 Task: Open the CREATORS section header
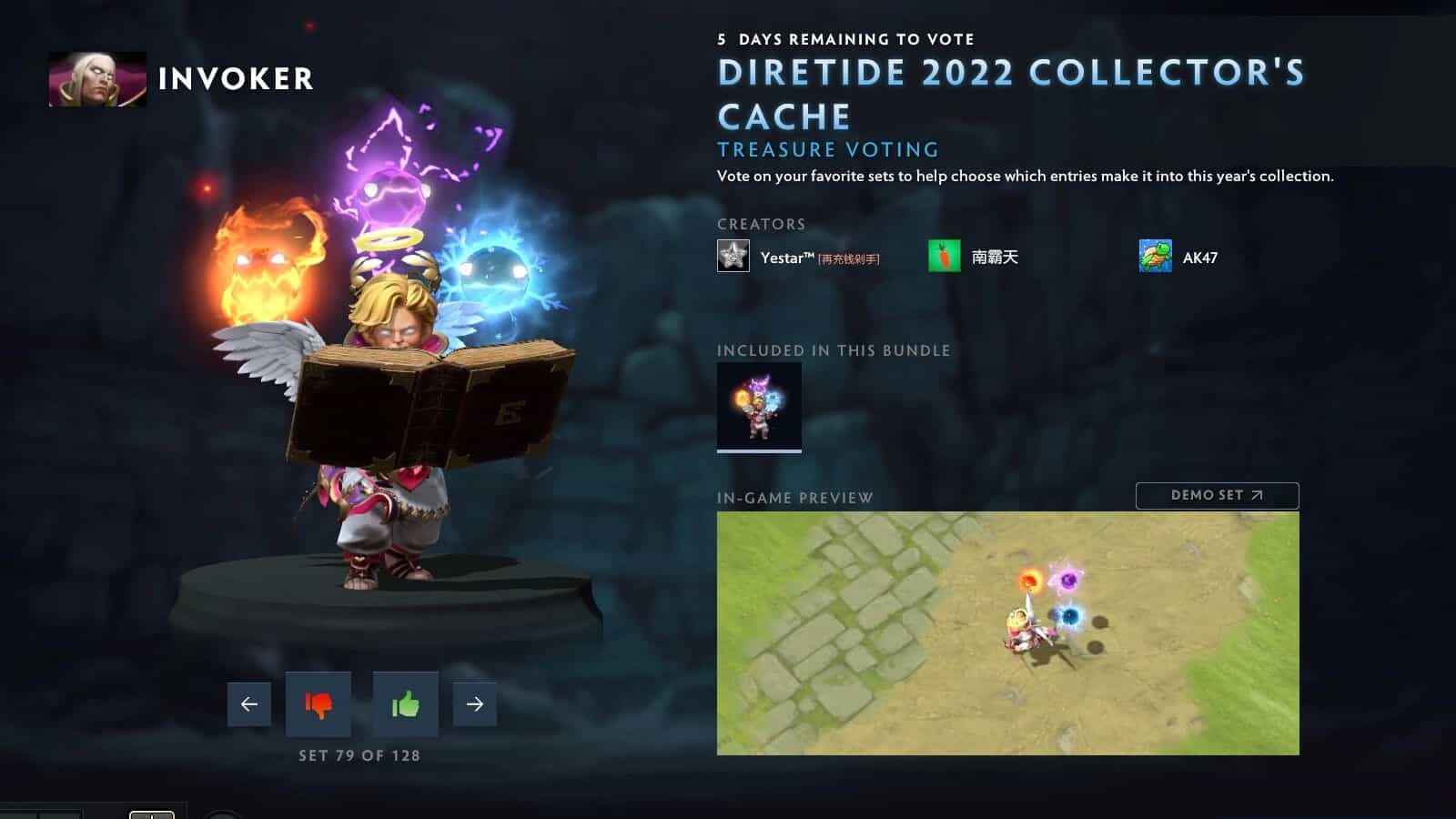761,224
